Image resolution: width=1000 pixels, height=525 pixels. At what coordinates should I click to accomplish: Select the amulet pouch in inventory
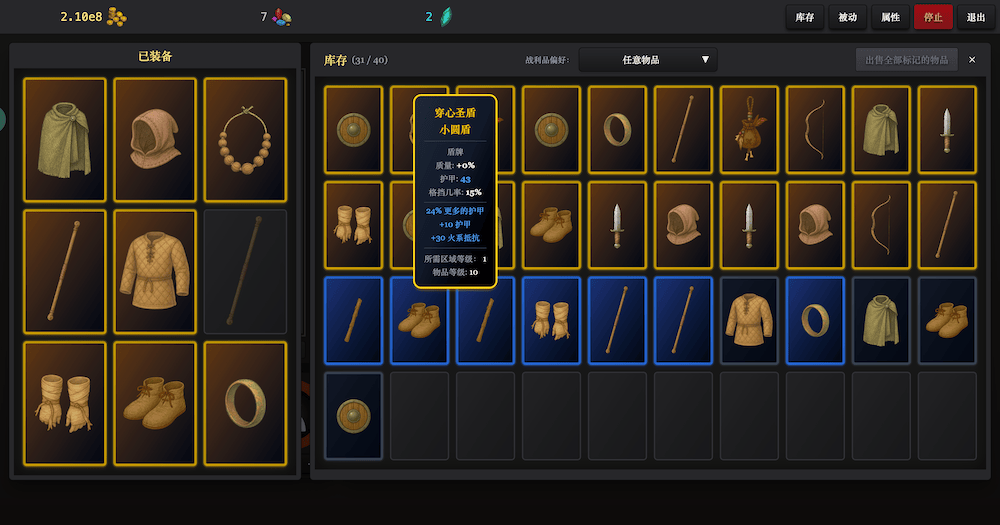coord(749,130)
